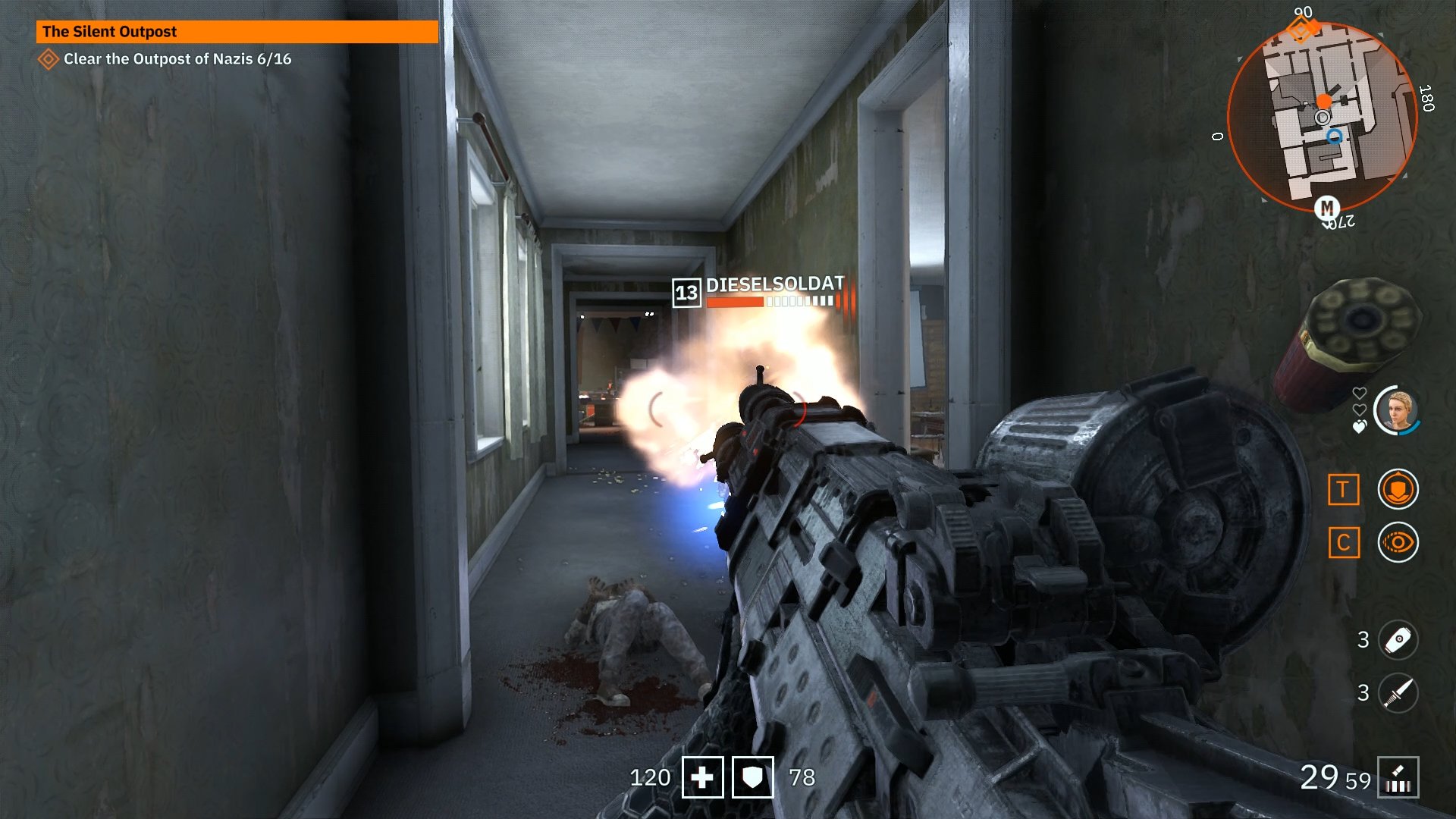Image resolution: width=1456 pixels, height=819 pixels.
Task: Select the throwing knife icon showing count 3
Action: 1399,691
